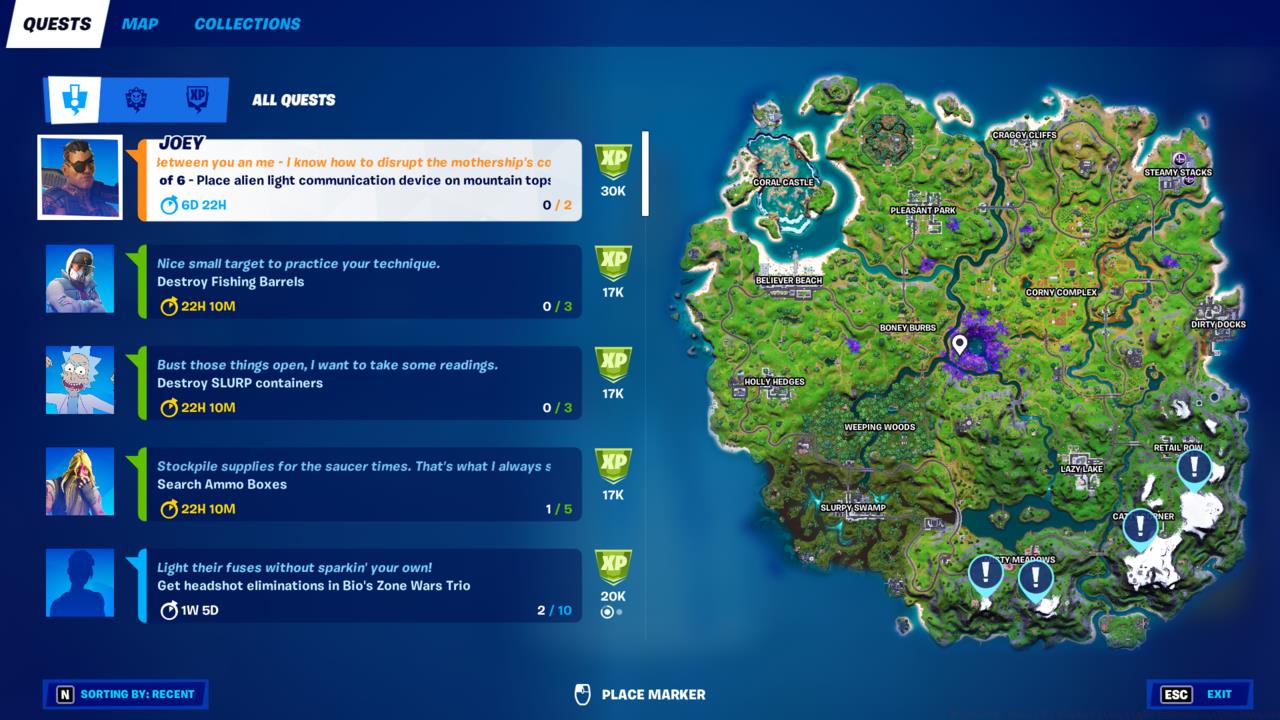Click Rick's character portrait thumbnail
The image size is (1280, 720).
point(79,380)
